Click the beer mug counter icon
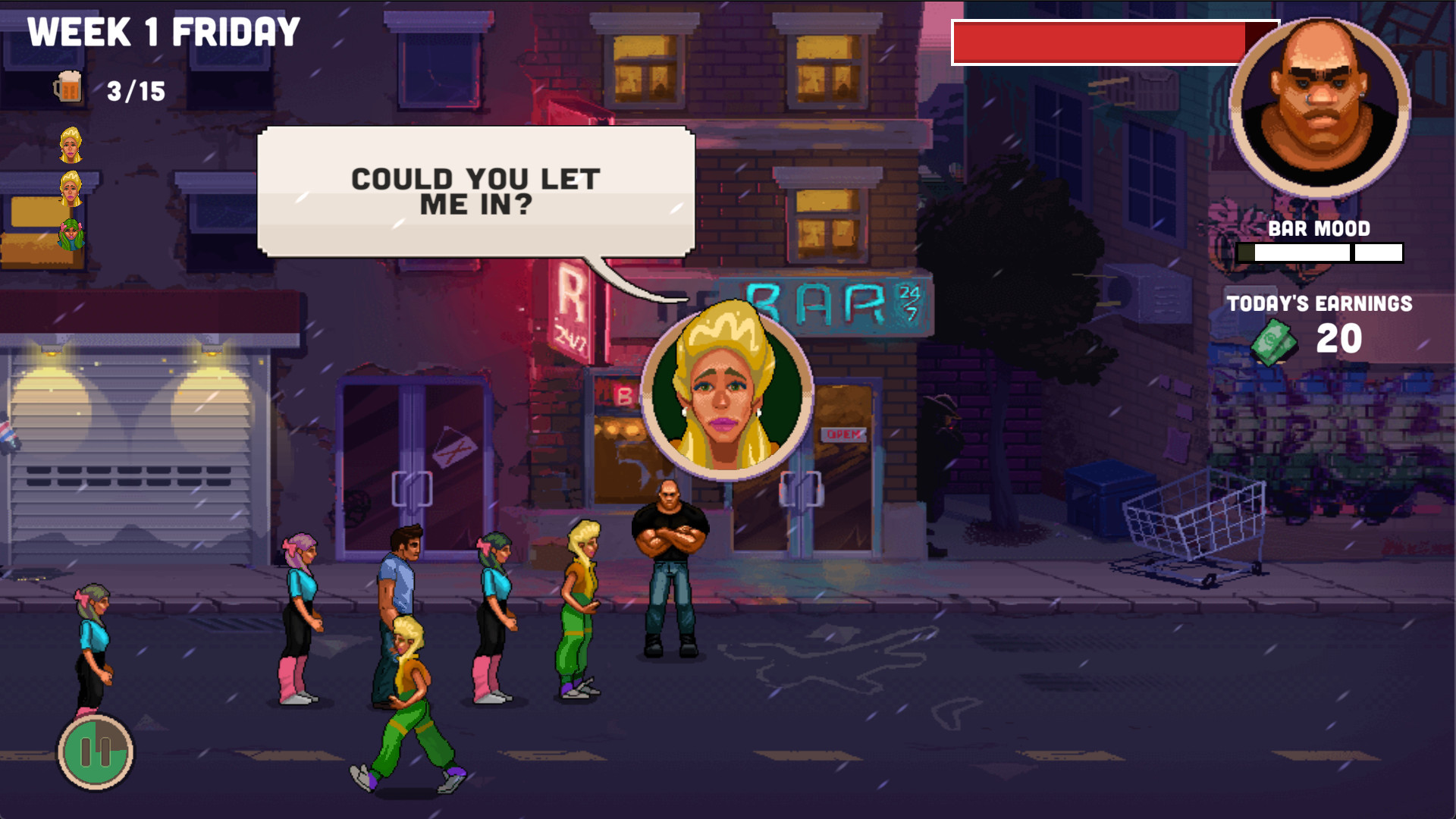Viewport: 1456px width, 819px height. 69,86
